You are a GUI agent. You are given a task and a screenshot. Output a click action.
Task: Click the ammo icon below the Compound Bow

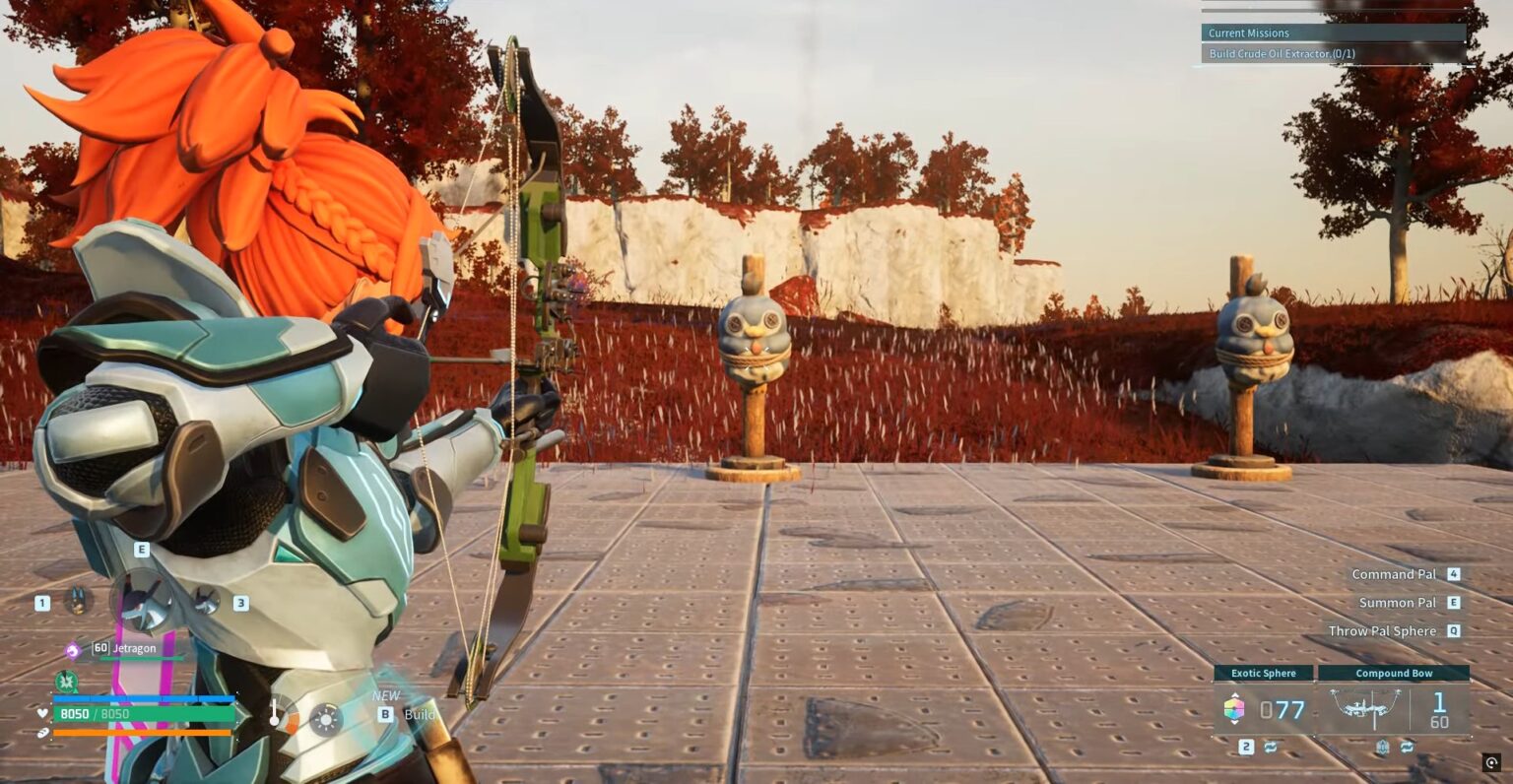pos(1383,748)
